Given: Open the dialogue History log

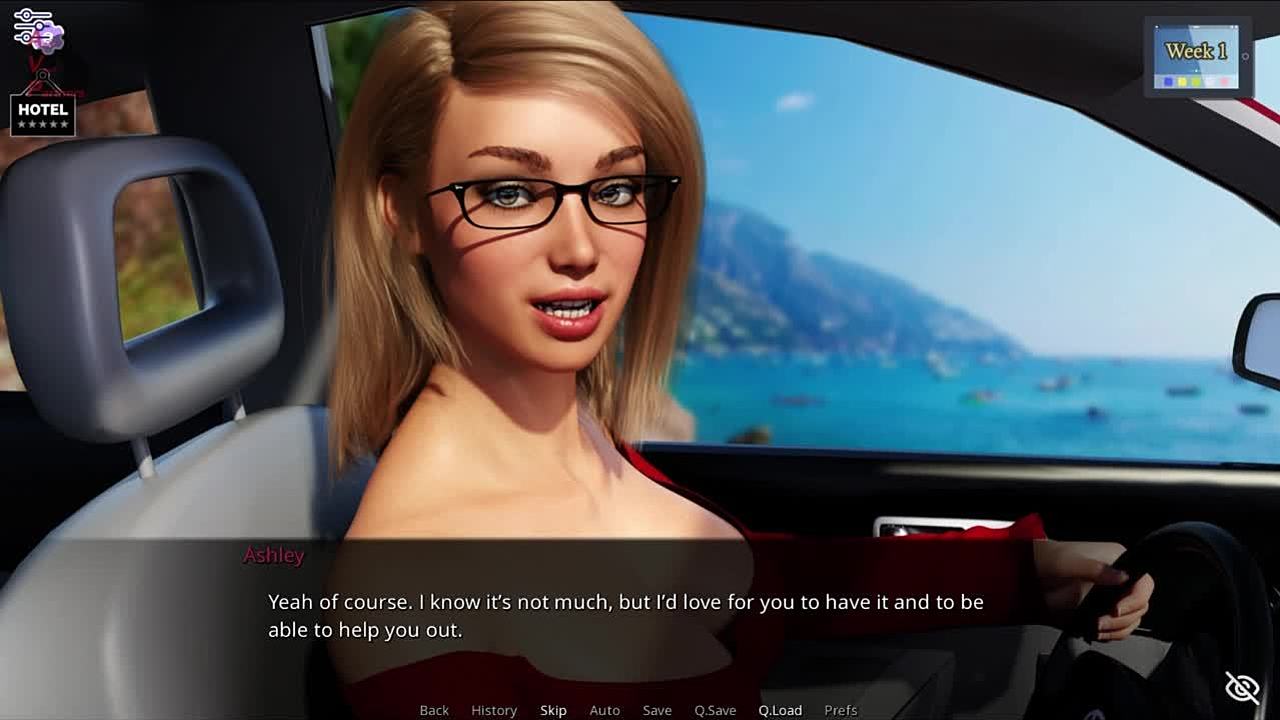Looking at the screenshot, I should (494, 710).
